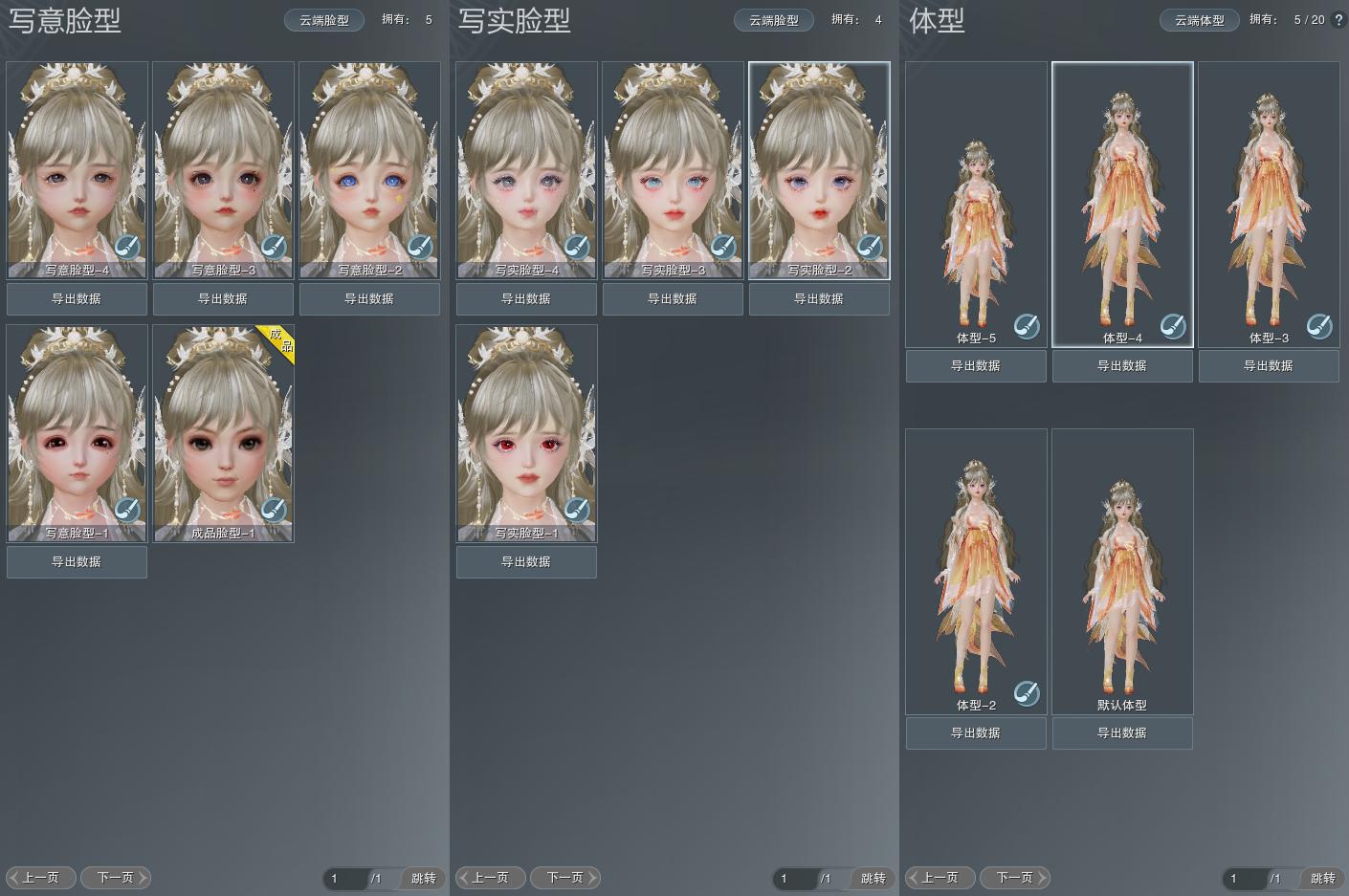Image resolution: width=1349 pixels, height=896 pixels.
Task: Click 跳转 in the 写实脸型 panel
Action: point(873,878)
